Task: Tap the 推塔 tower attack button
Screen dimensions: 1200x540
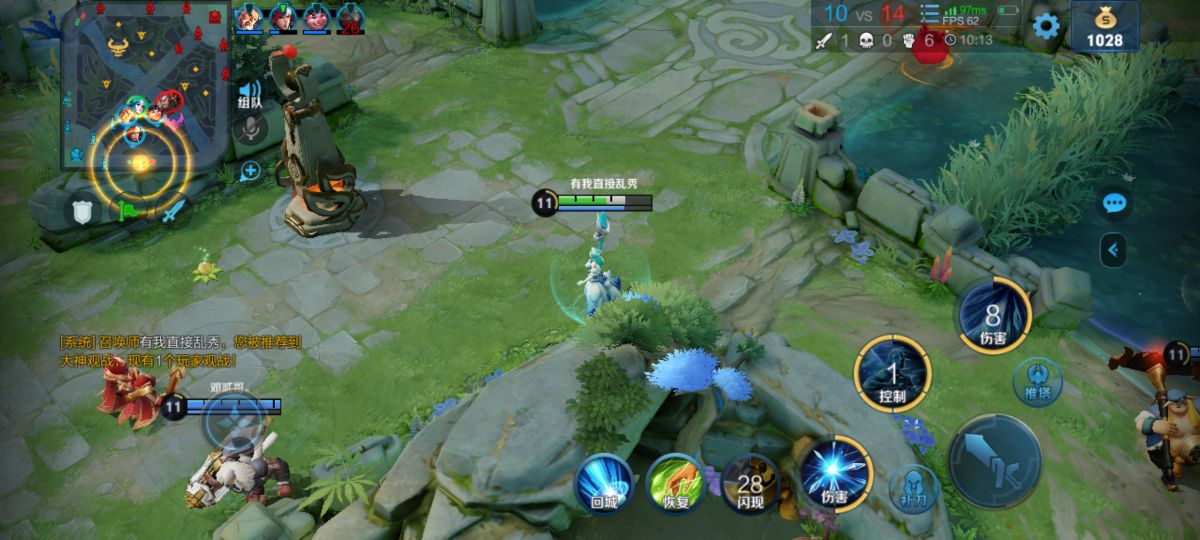Action: coord(1037,383)
